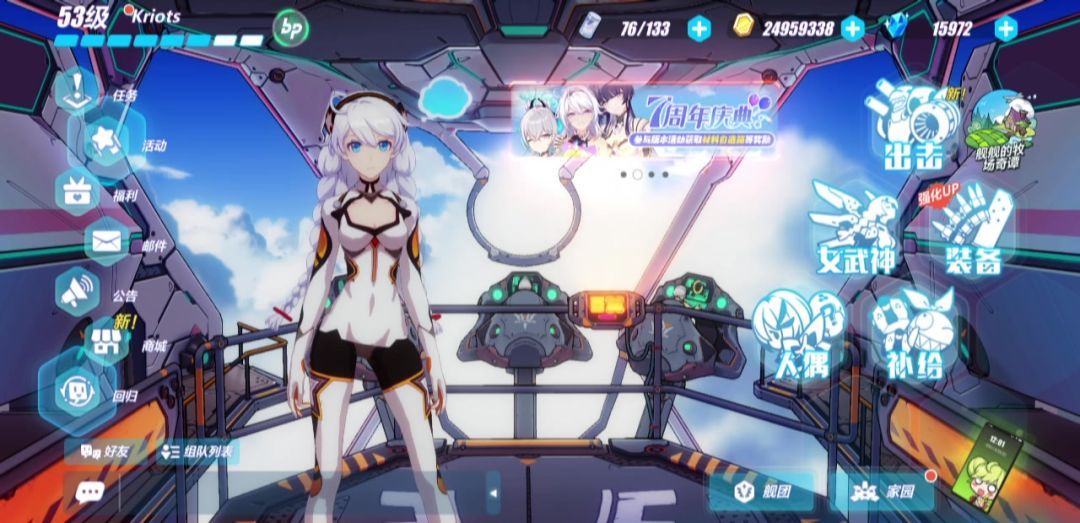Show the 公告 announcements
The image size is (1080, 523).
coord(78,292)
